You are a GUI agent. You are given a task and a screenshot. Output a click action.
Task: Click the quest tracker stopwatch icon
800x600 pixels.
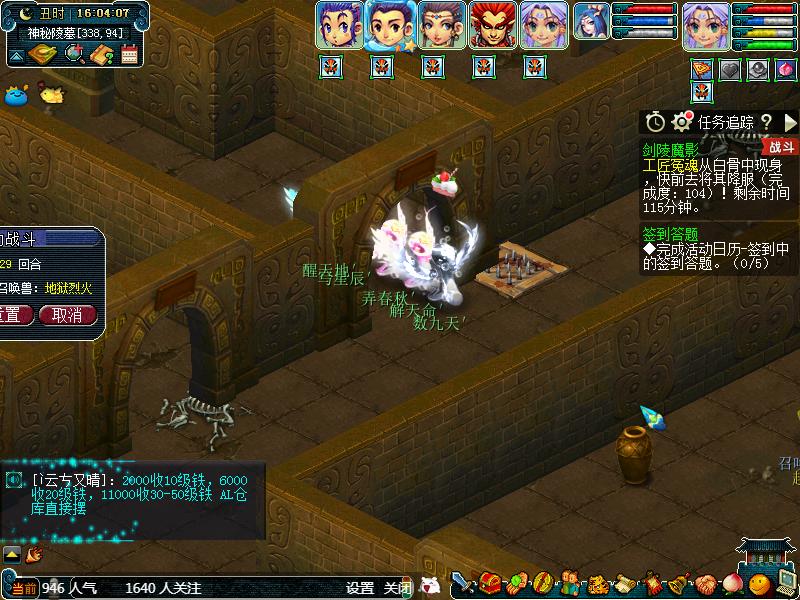tap(655, 122)
